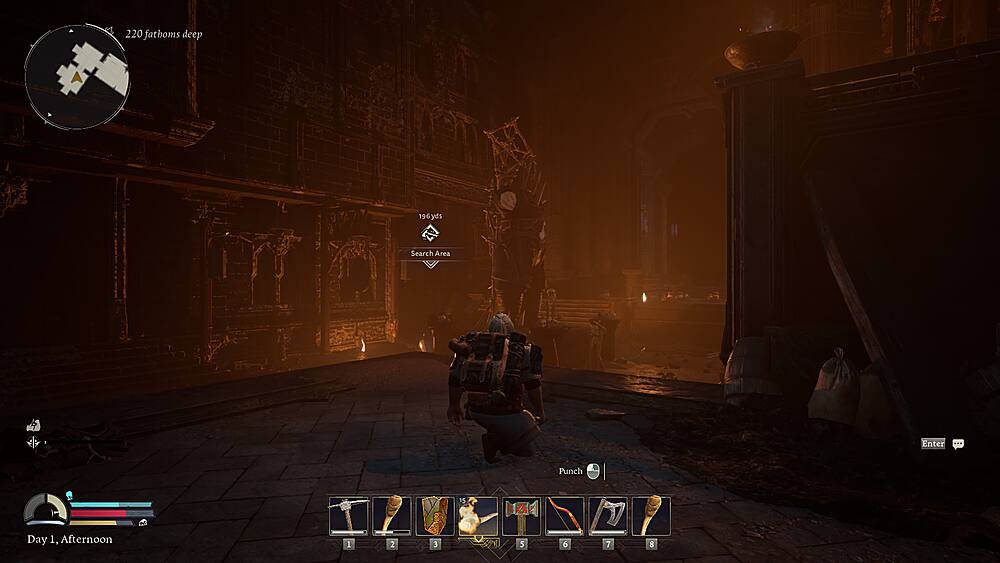Equip the axe in slot 7
1000x563 pixels.
click(608, 516)
